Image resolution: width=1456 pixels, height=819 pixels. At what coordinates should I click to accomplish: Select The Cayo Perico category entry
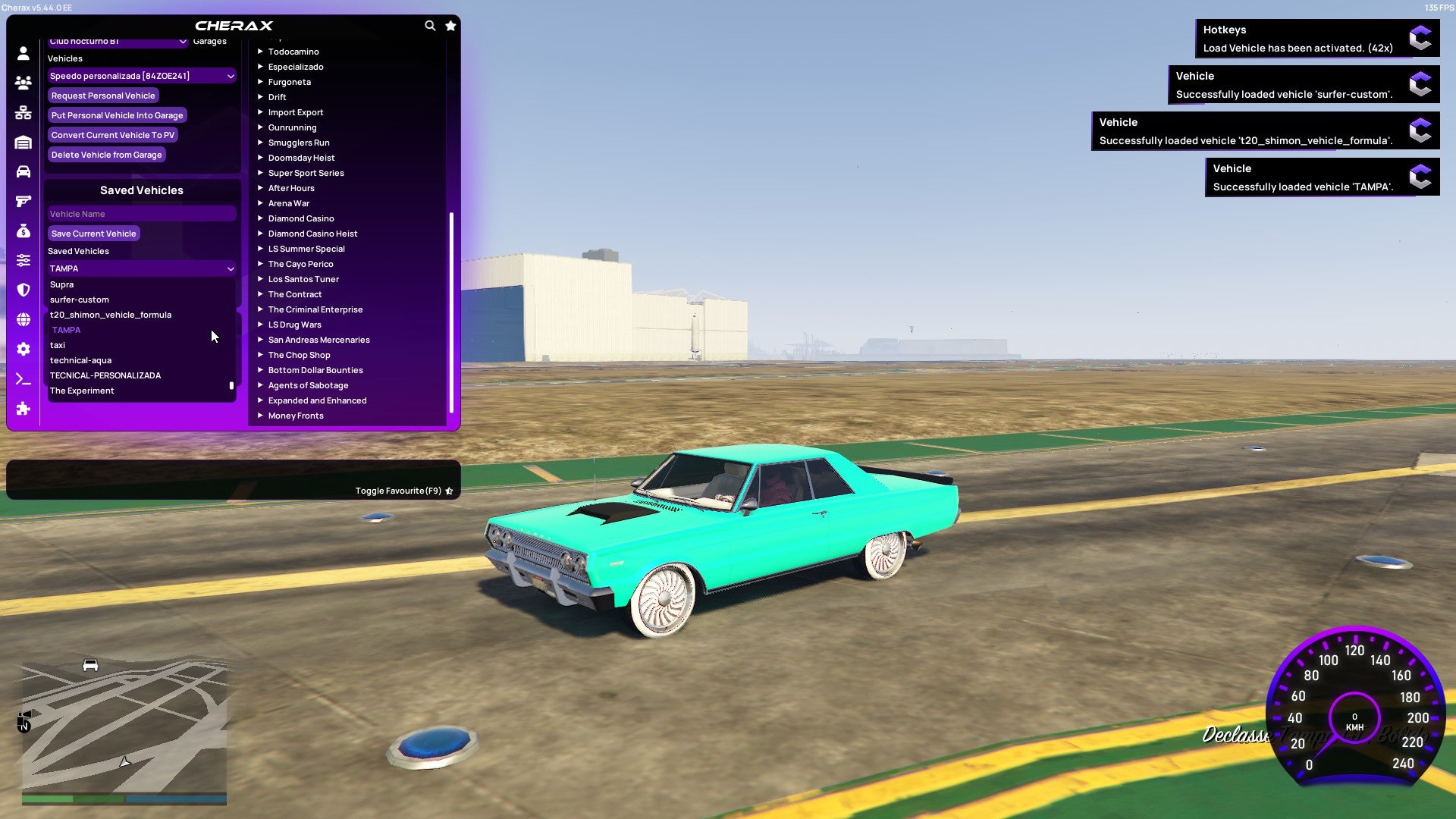(x=300, y=264)
